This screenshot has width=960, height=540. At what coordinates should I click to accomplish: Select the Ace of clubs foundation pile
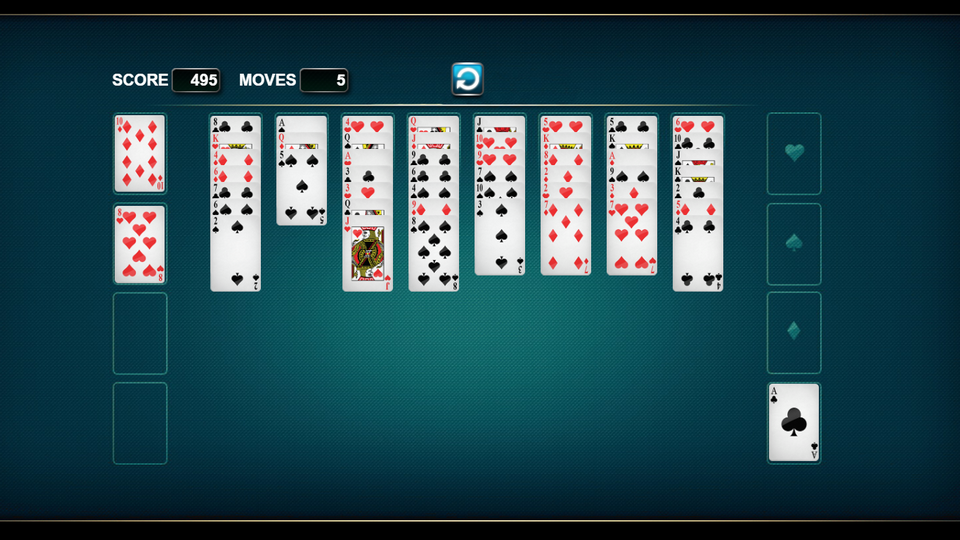click(x=794, y=422)
